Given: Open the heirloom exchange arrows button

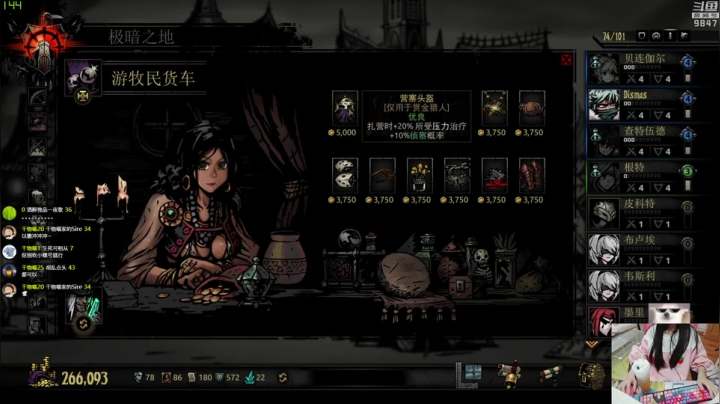Looking at the screenshot, I should click(x=283, y=377).
